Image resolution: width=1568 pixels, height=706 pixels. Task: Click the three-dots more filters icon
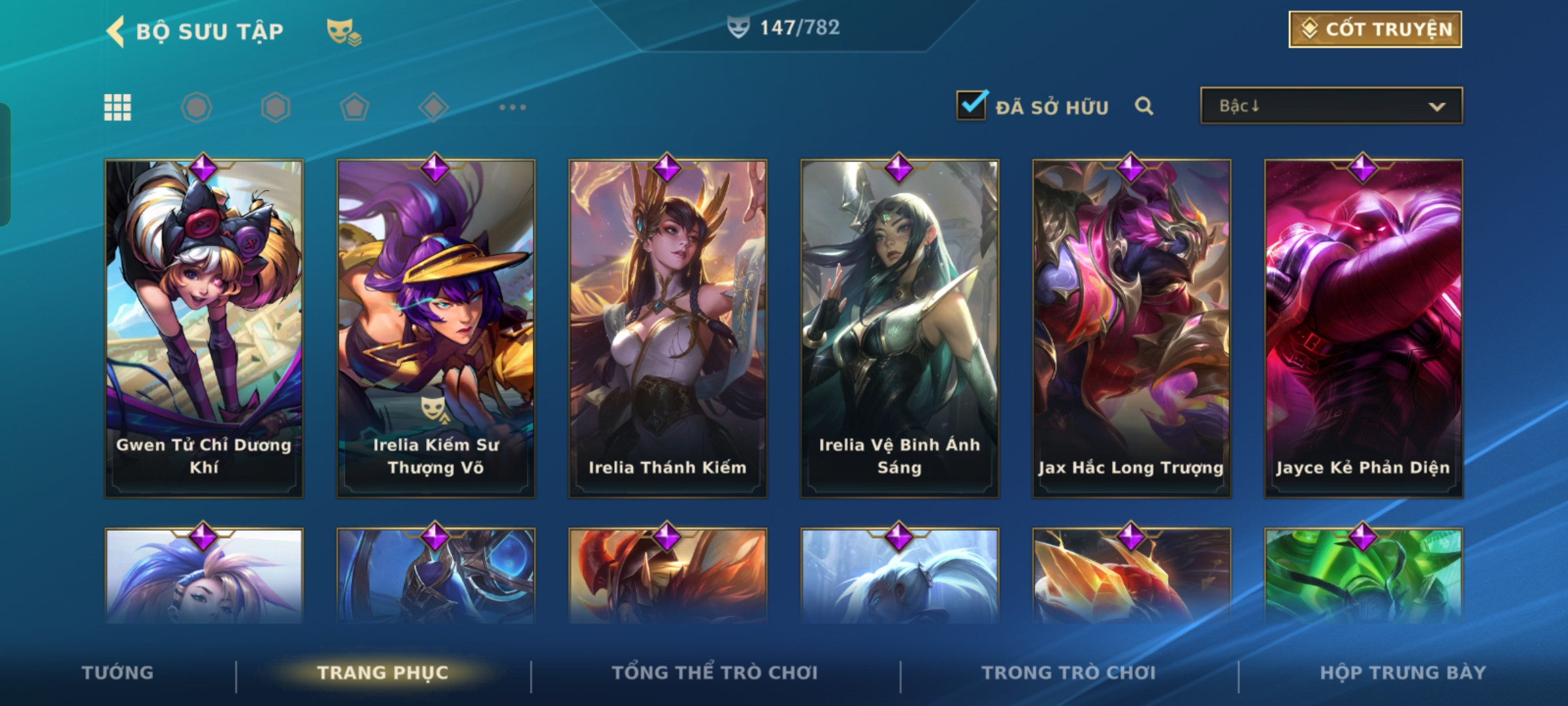point(512,107)
